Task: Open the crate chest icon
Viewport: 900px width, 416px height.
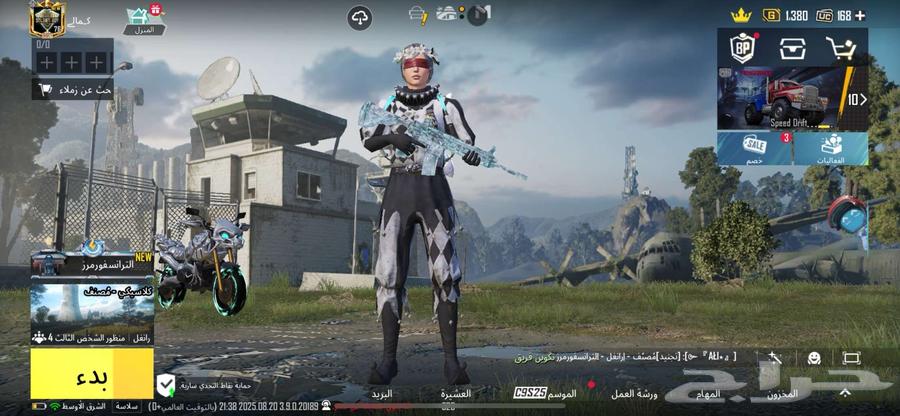Action: (x=792, y=48)
